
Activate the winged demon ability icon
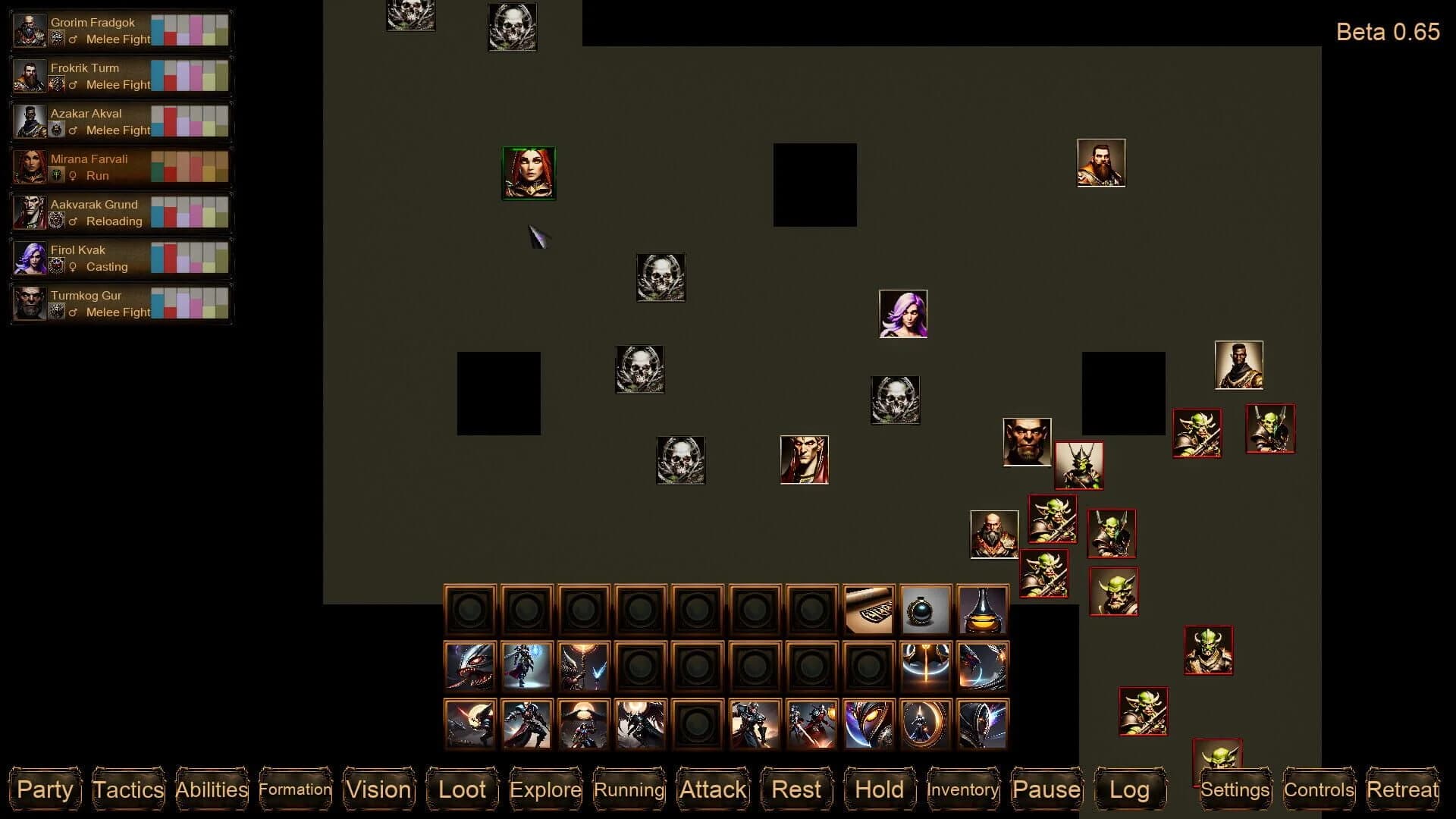(641, 724)
